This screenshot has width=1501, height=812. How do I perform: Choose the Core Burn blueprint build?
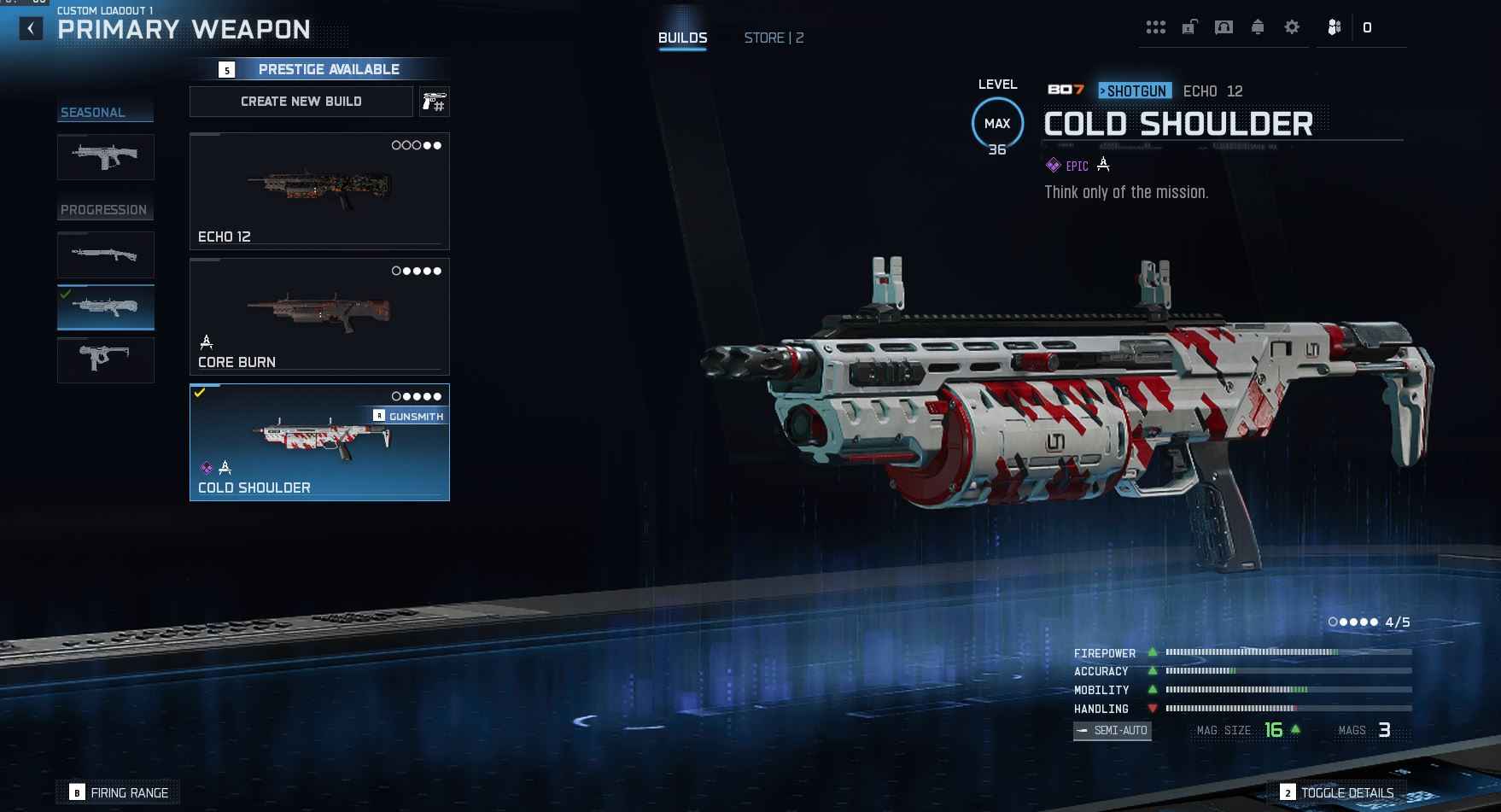[319, 316]
